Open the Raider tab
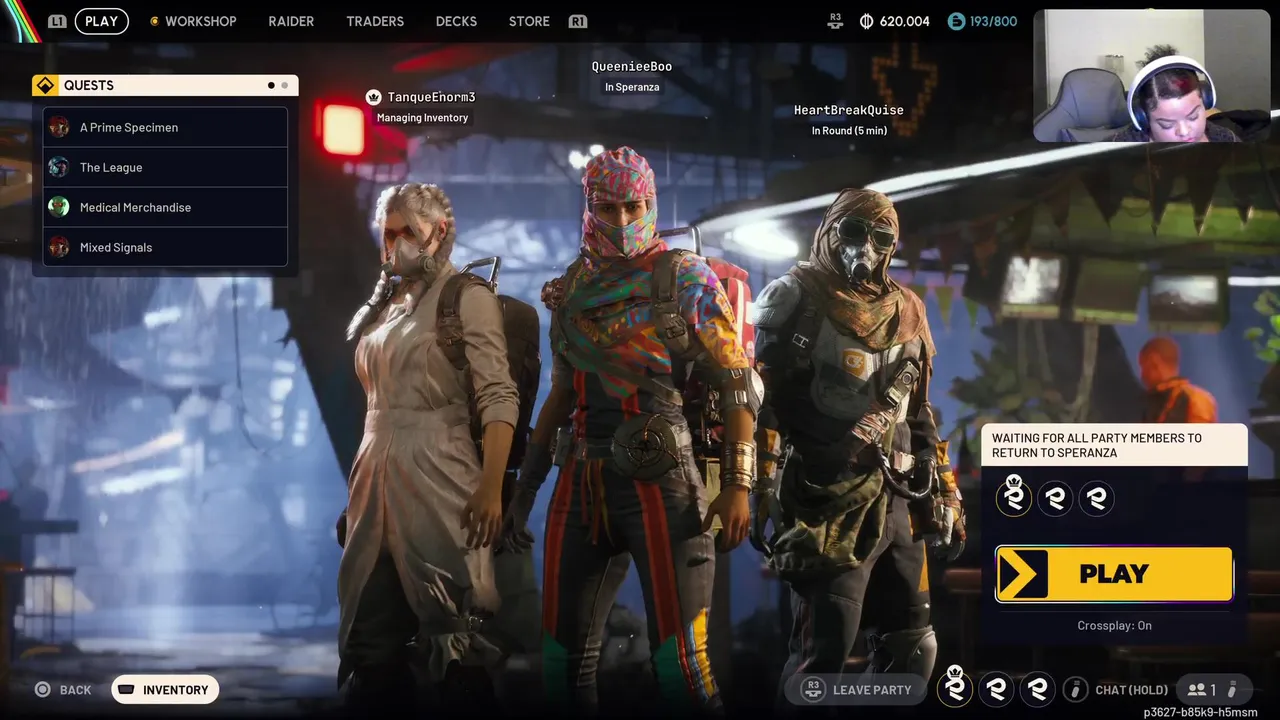The height and width of the screenshot is (720, 1280). tap(291, 21)
